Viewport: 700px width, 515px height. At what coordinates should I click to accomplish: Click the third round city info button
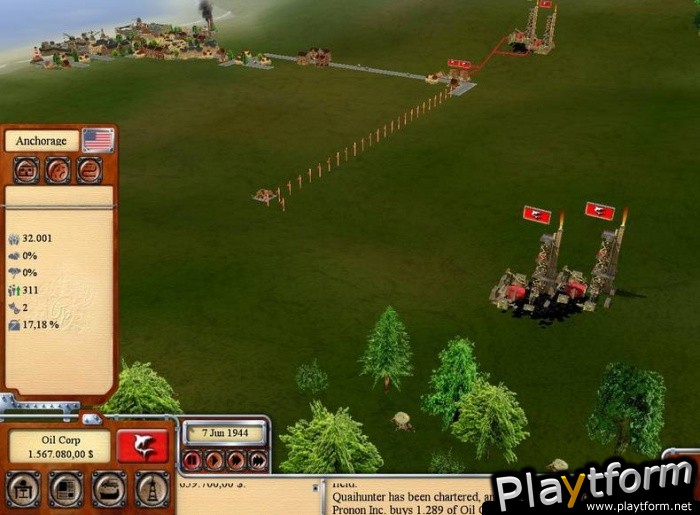(89, 171)
